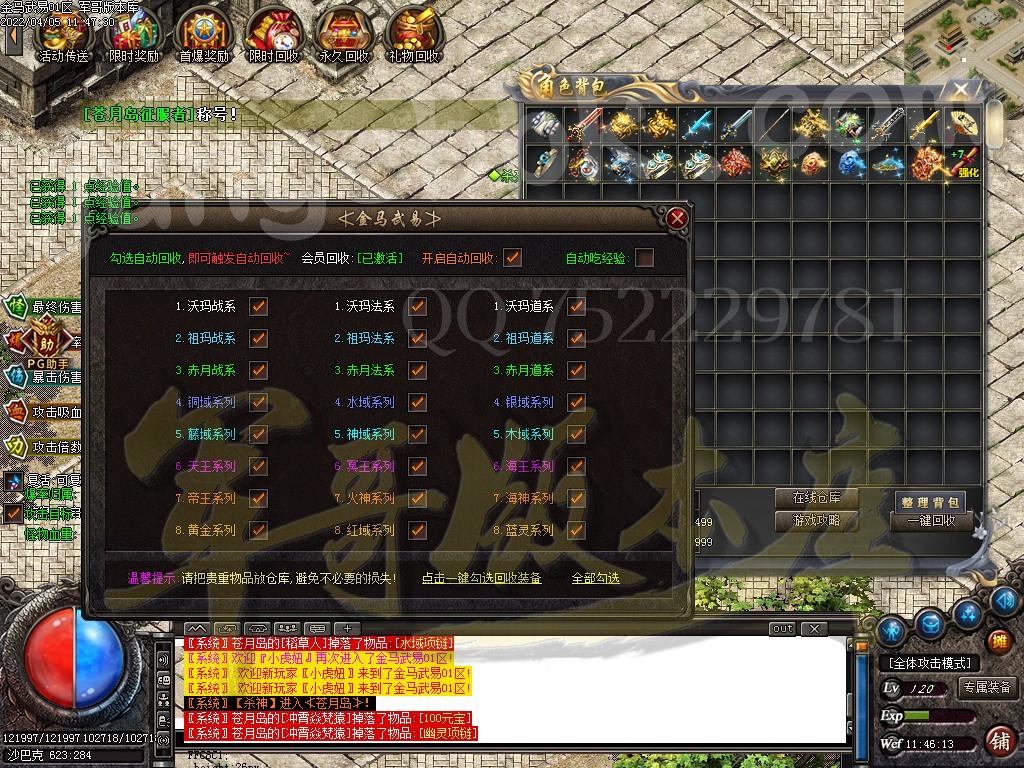The width and height of the screenshot is (1024, 768).
Task: Click the 全部勾选 link
Action: [595, 578]
